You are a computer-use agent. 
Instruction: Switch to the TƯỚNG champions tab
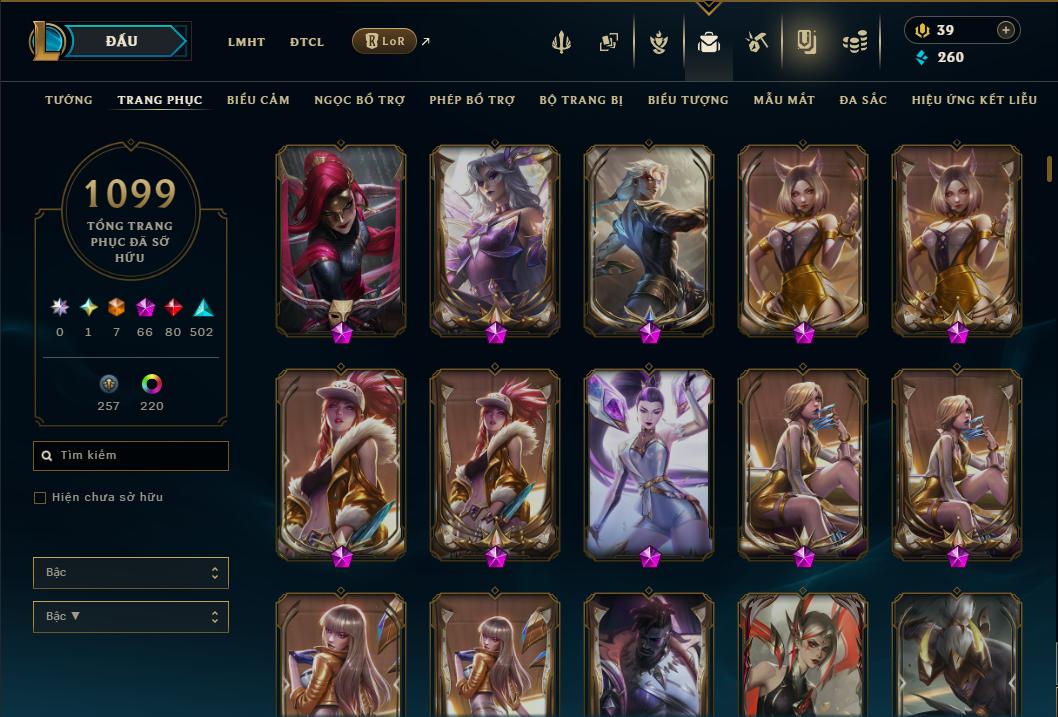click(69, 100)
